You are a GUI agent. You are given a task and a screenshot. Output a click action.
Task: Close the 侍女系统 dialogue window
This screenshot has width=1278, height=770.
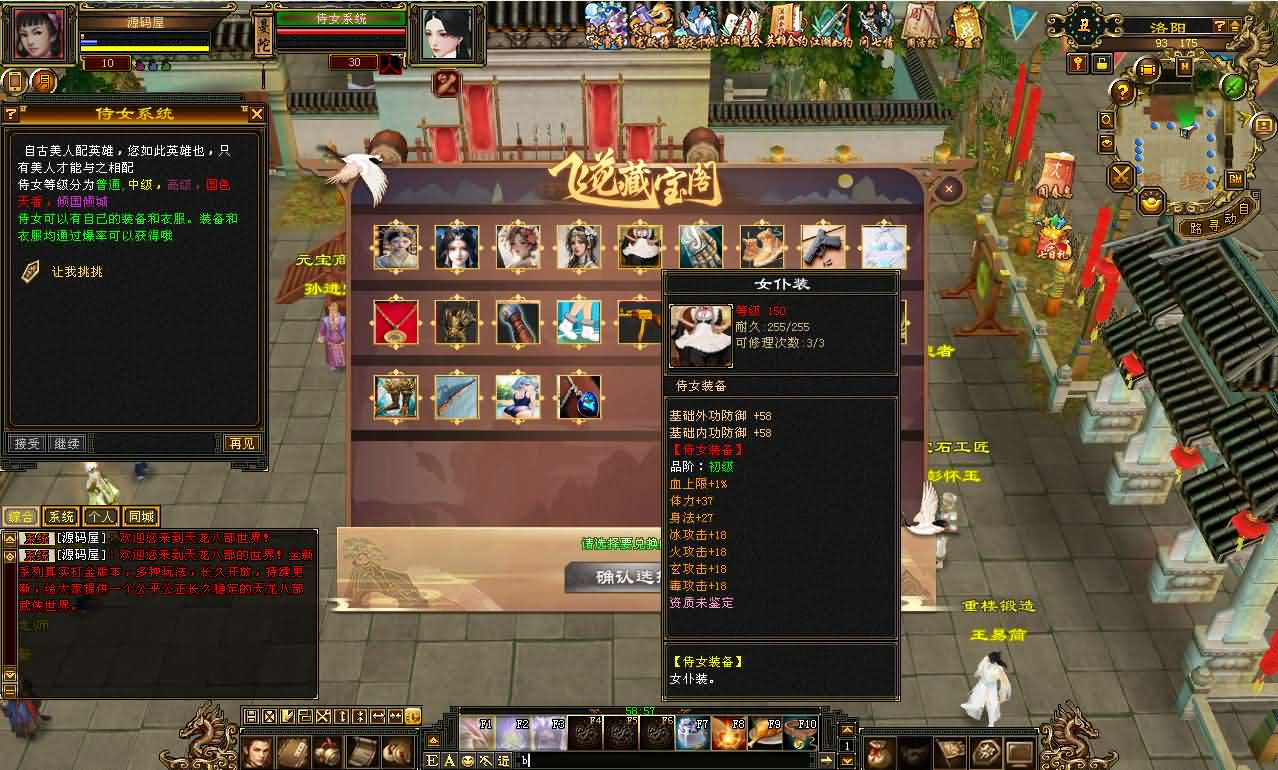[x=257, y=114]
